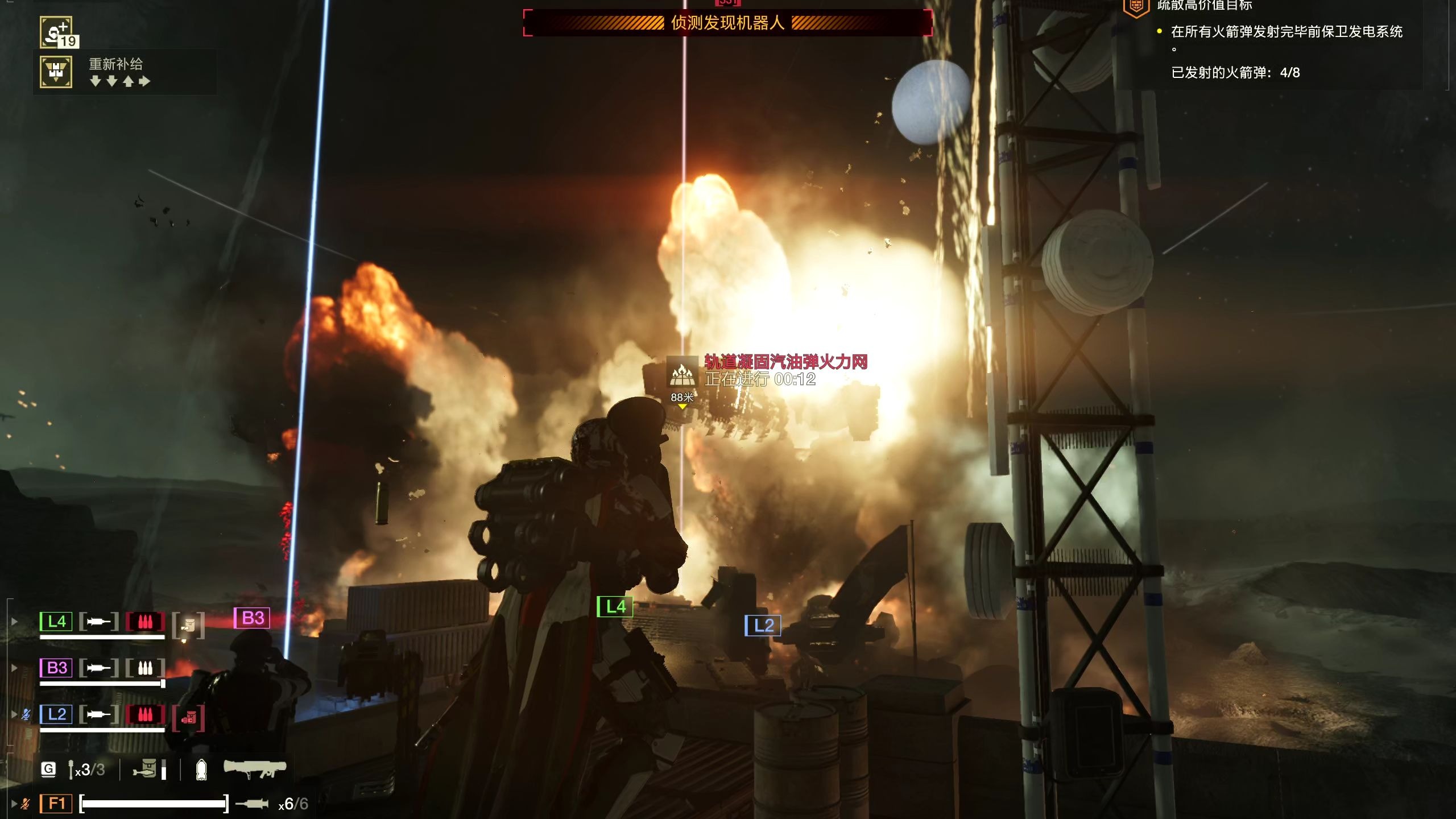The width and height of the screenshot is (1456, 819).
Task: Click the 侦测发现机器人 alert banner
Action: coord(727,23)
